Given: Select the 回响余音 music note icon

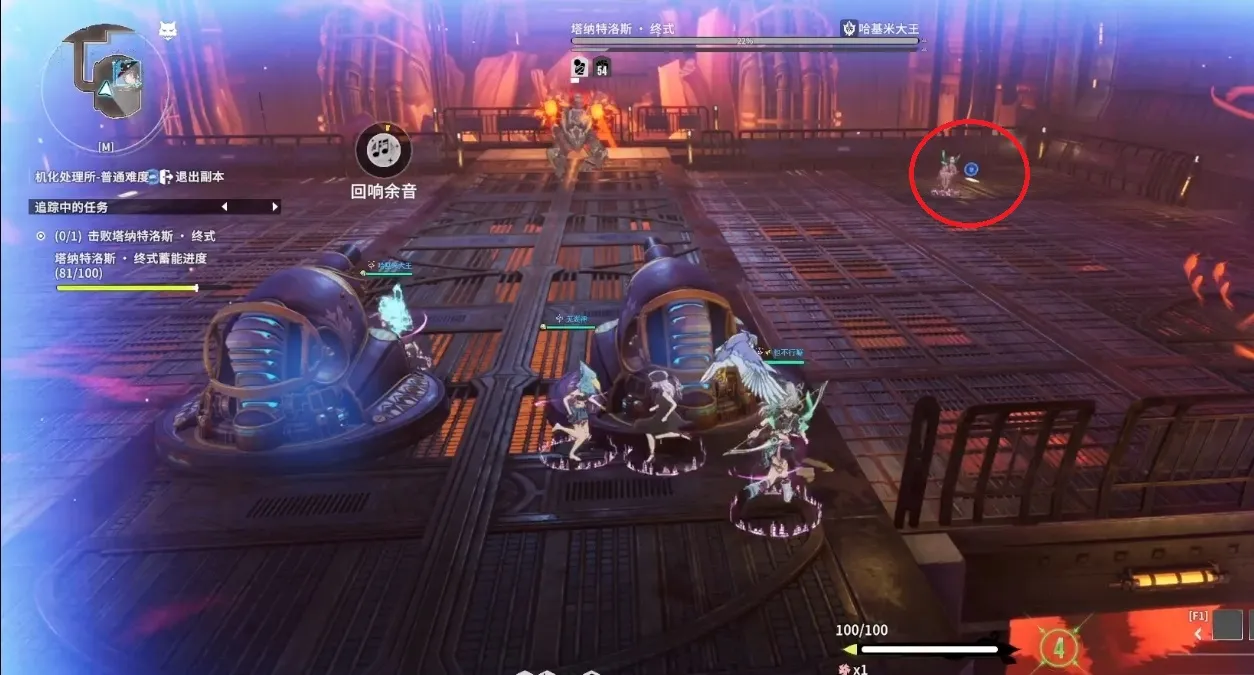Looking at the screenshot, I should 382,151.
